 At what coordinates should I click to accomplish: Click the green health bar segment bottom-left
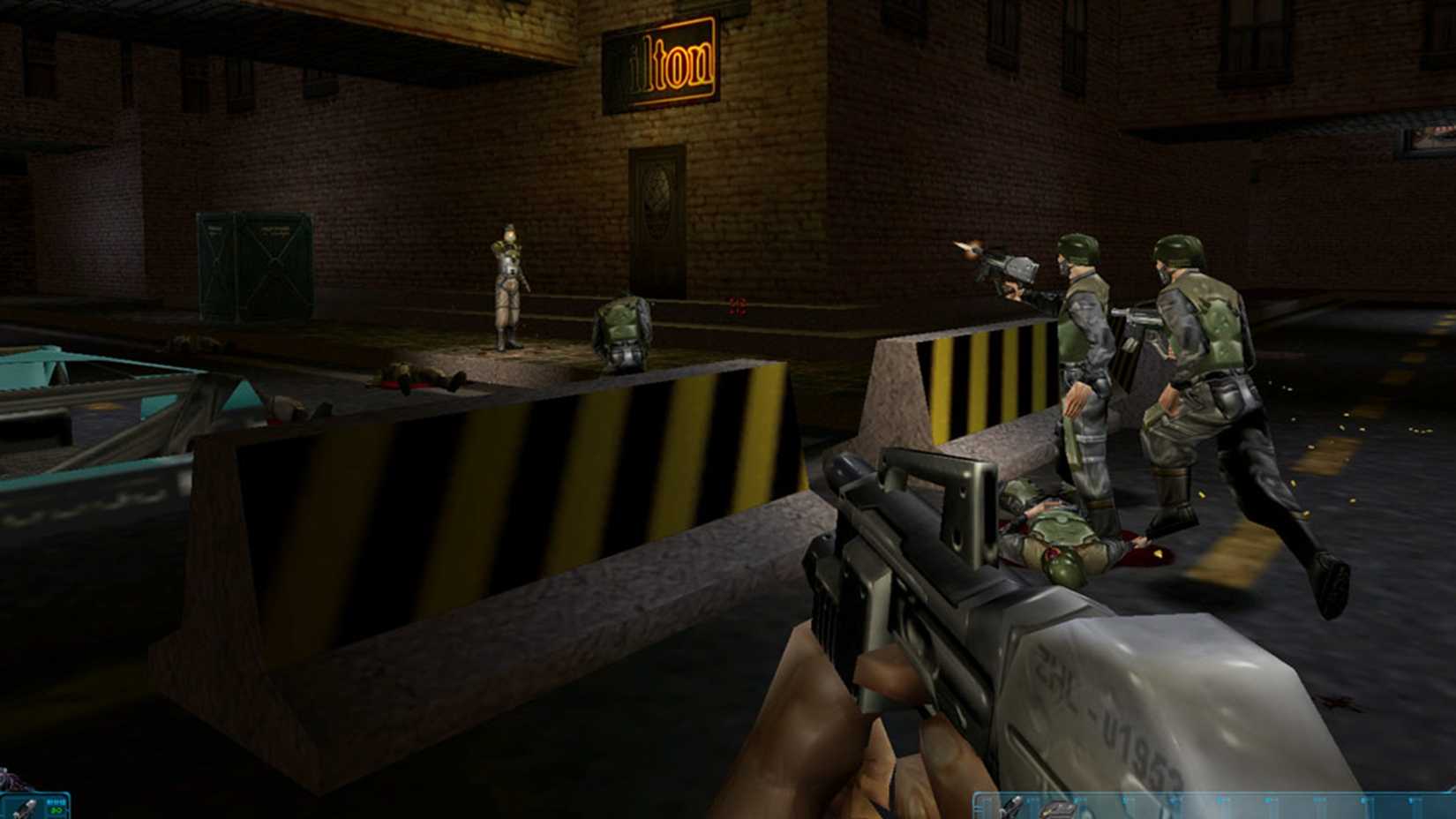coord(56,810)
